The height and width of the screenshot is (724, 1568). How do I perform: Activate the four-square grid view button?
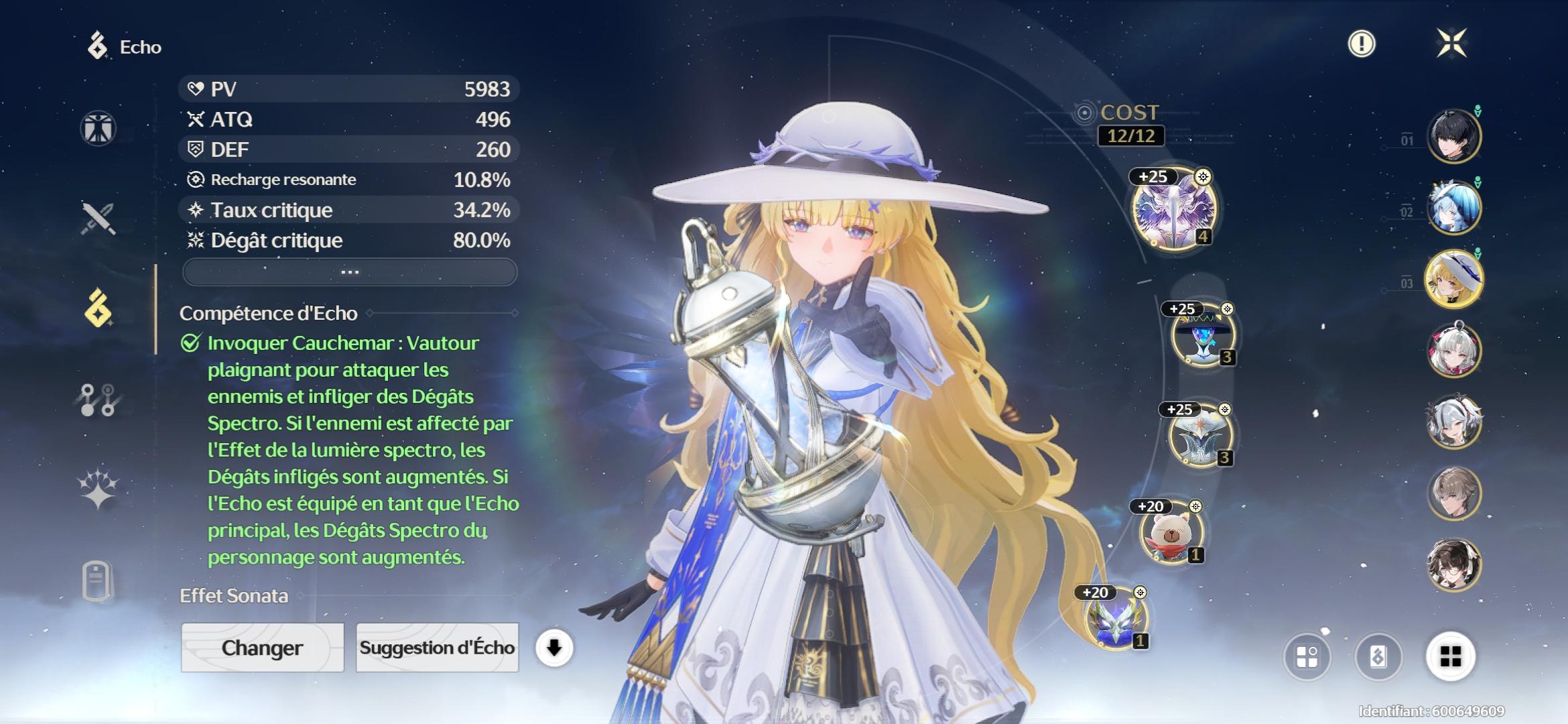[1450, 656]
